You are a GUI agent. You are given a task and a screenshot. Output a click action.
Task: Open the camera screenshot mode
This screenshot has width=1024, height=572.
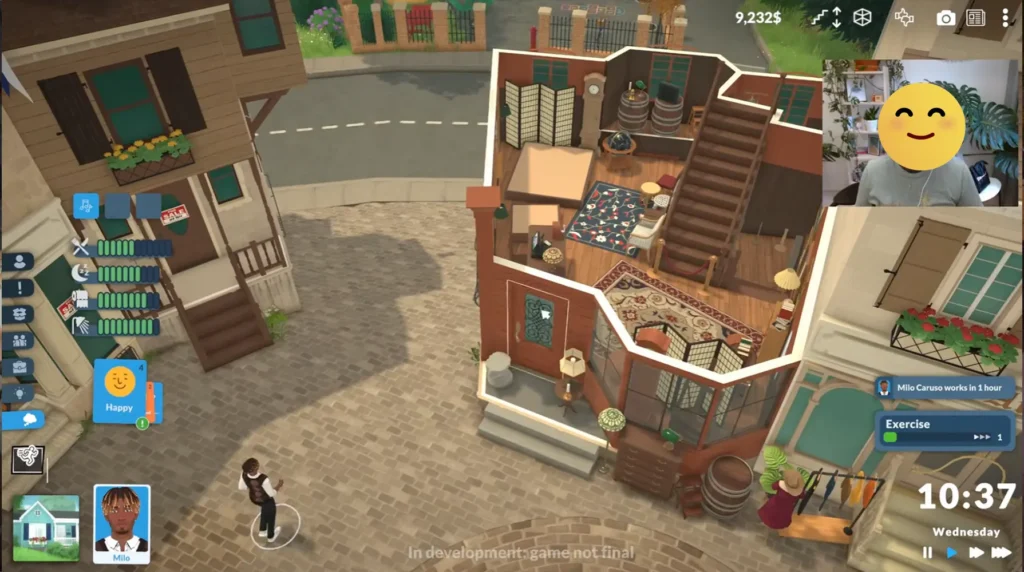[x=945, y=18]
